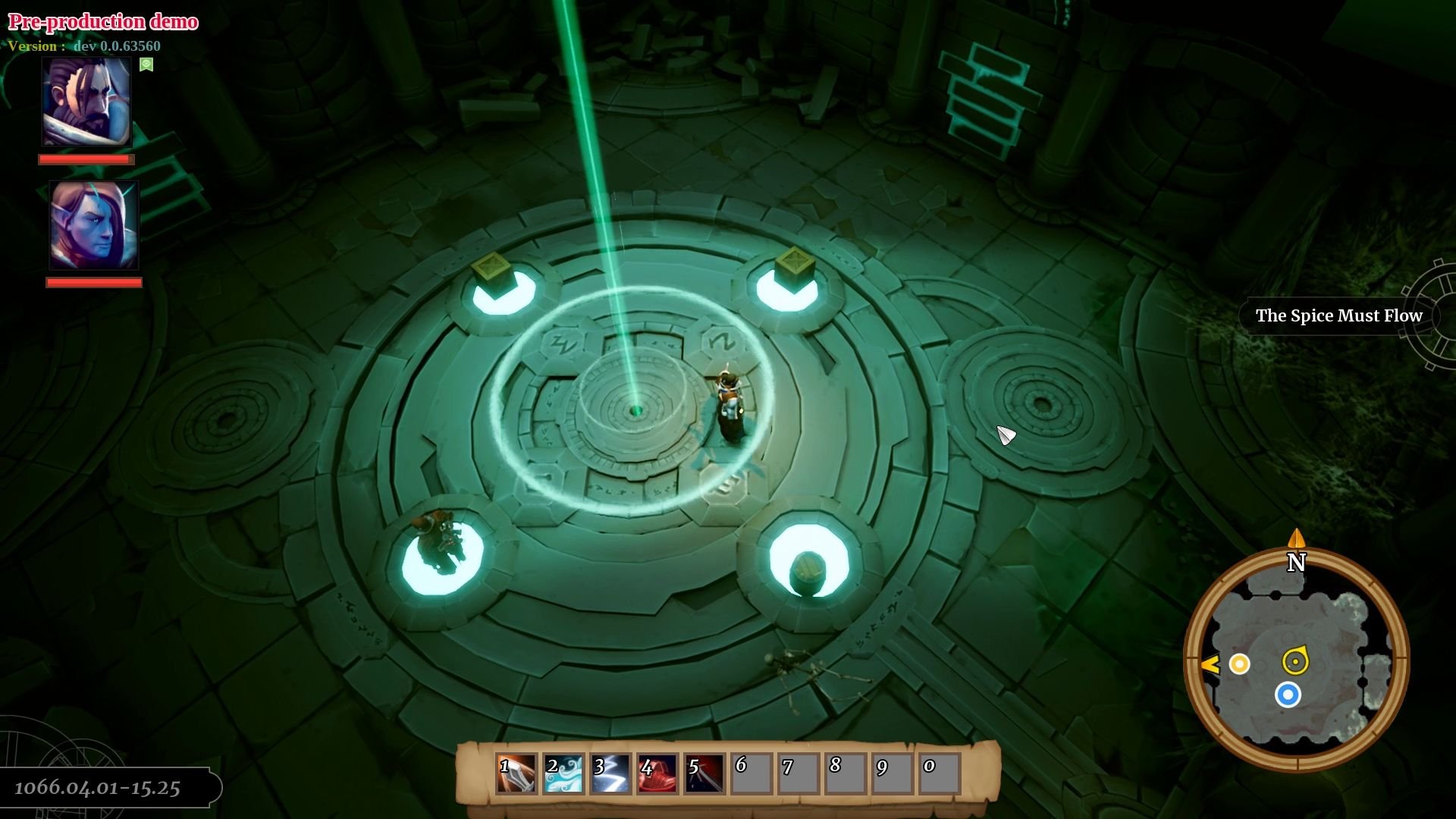1456x819 pixels.
Task: Click the Version dev 0.0.63560 text
Action: click(x=85, y=45)
